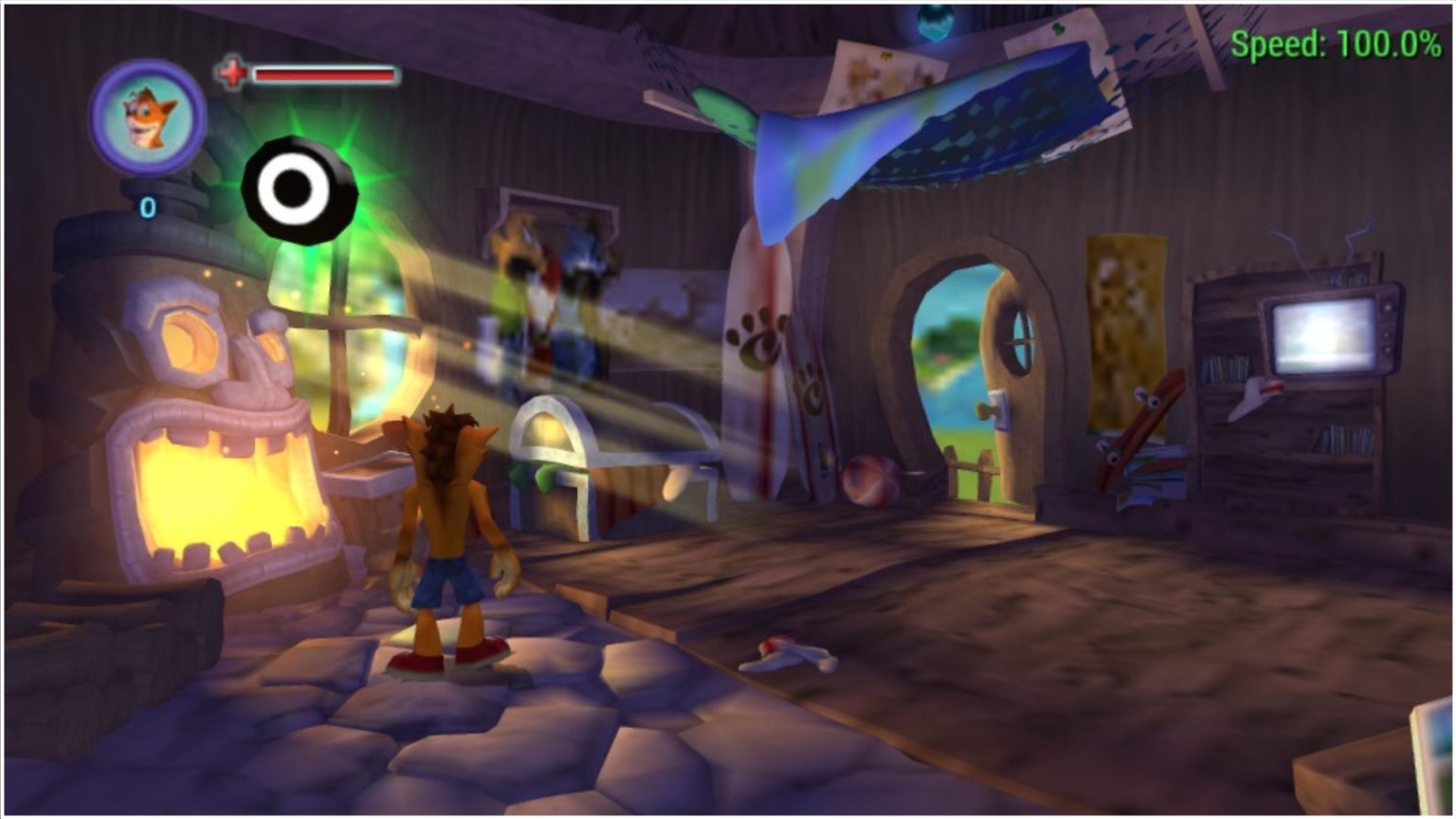The image size is (1456, 819).
Task: Select the black and white ring marker
Action: 299,190
